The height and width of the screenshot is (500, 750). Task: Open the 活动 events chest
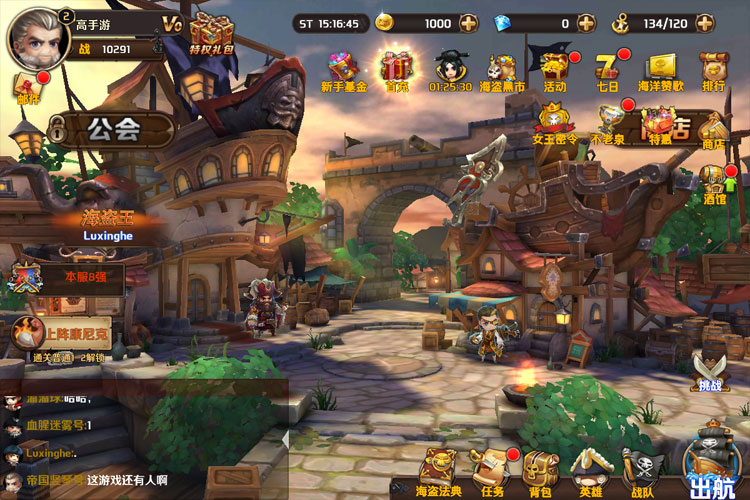coord(555,68)
